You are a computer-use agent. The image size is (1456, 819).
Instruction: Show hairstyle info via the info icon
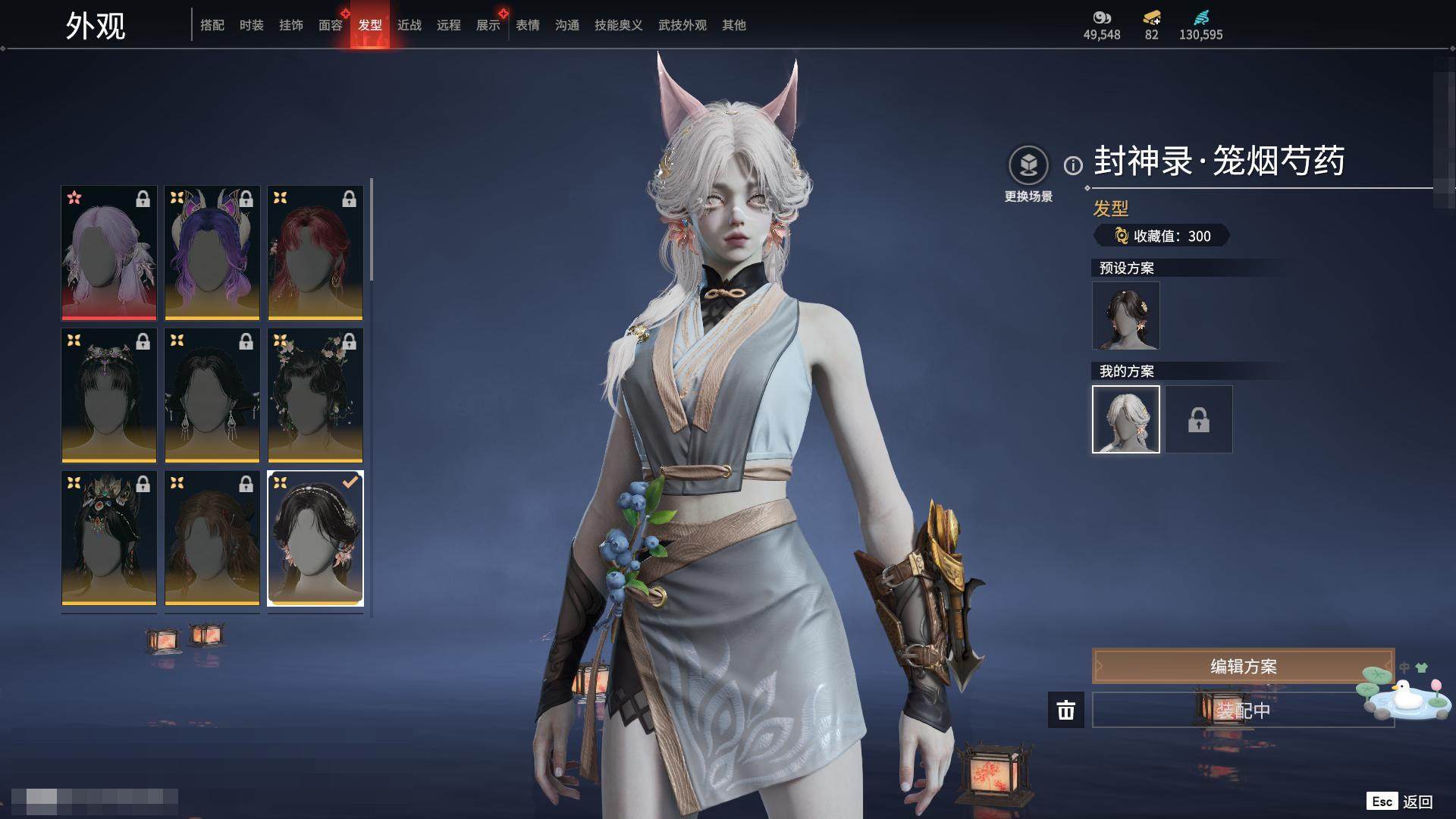pyautogui.click(x=1073, y=165)
